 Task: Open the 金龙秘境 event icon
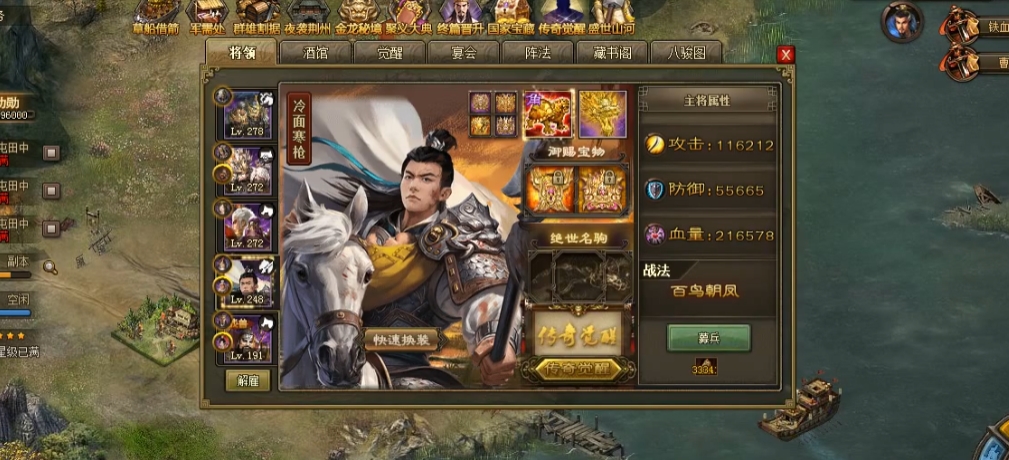tap(358, 18)
